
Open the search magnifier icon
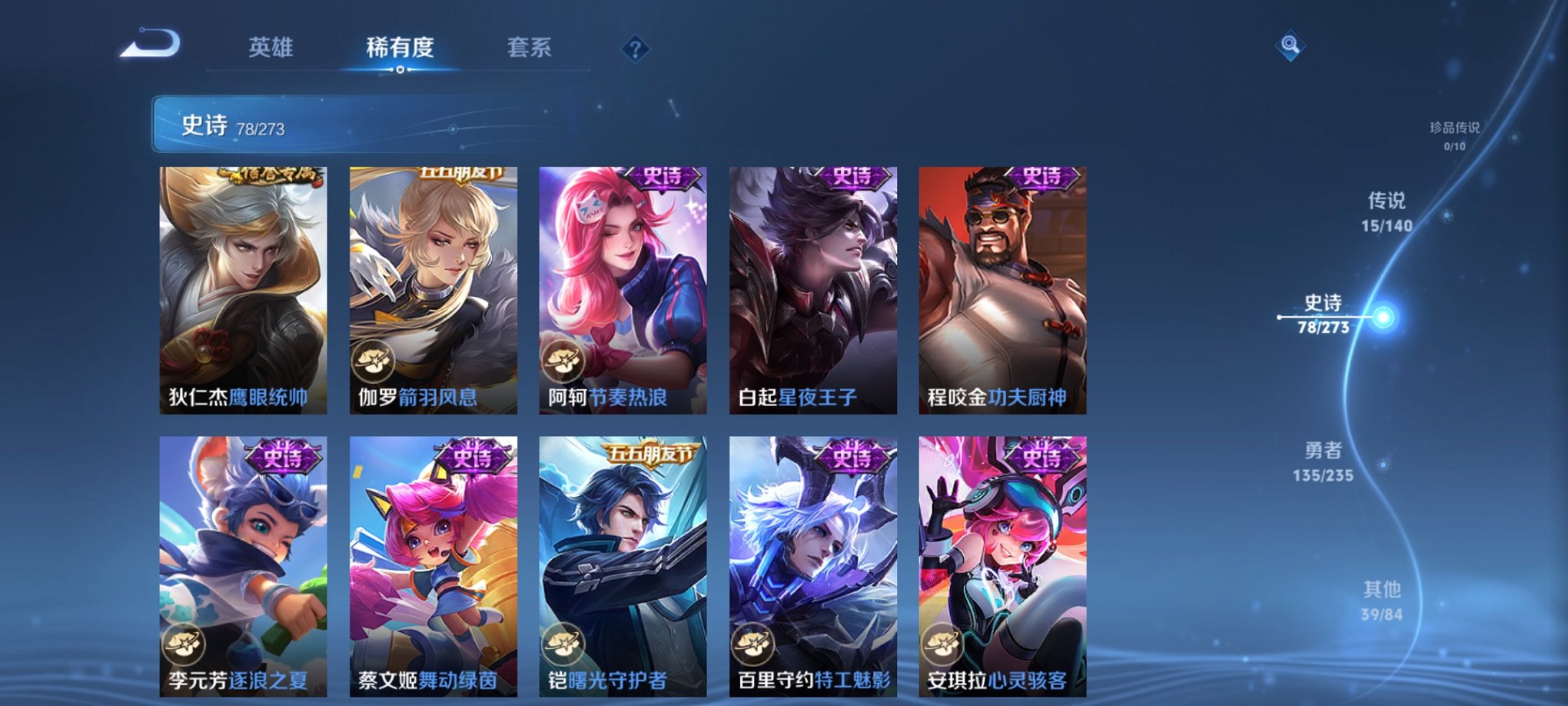[1290, 44]
